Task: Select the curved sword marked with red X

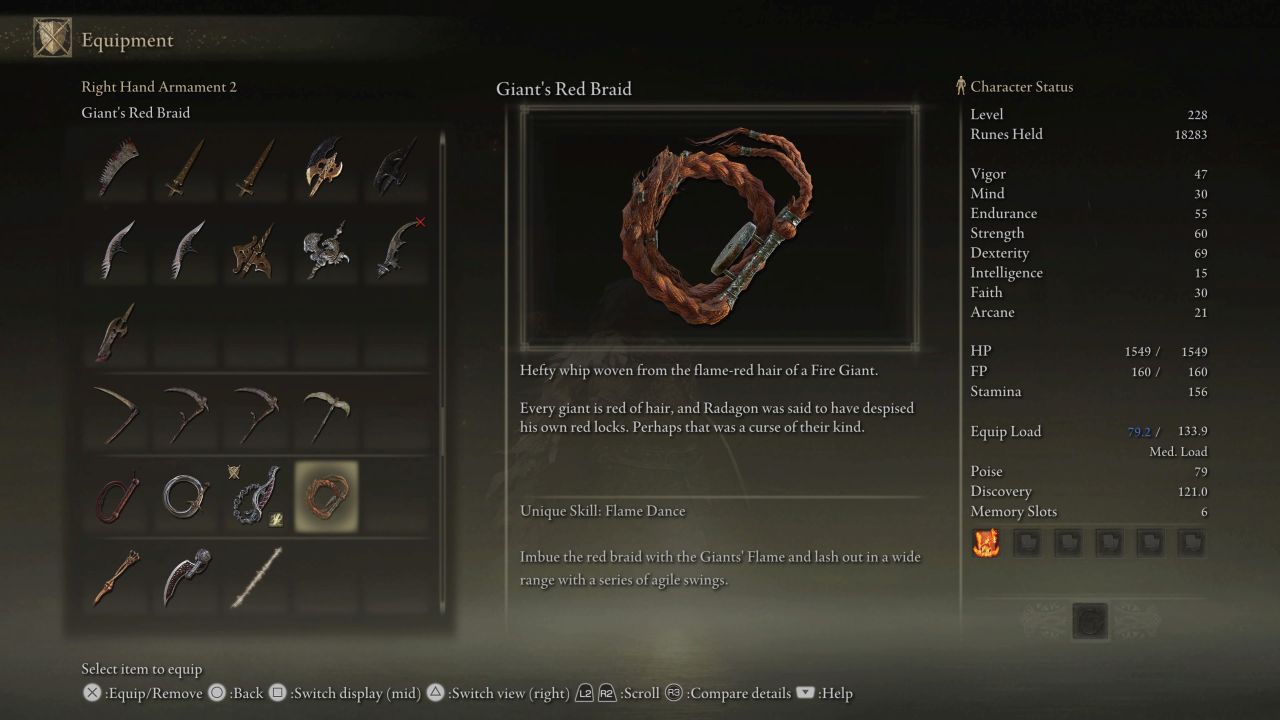Action: (395, 250)
